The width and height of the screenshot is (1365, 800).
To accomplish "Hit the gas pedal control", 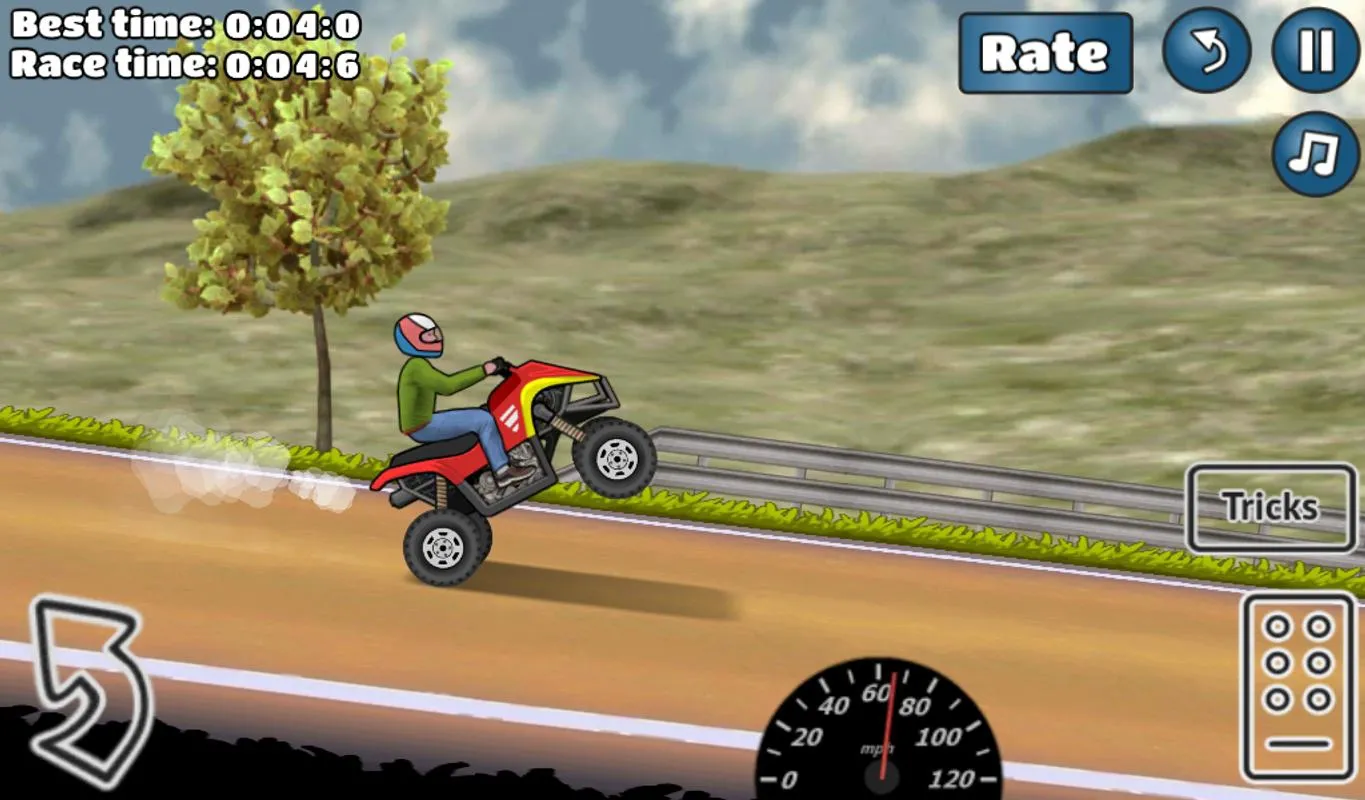I will (x=1298, y=686).
